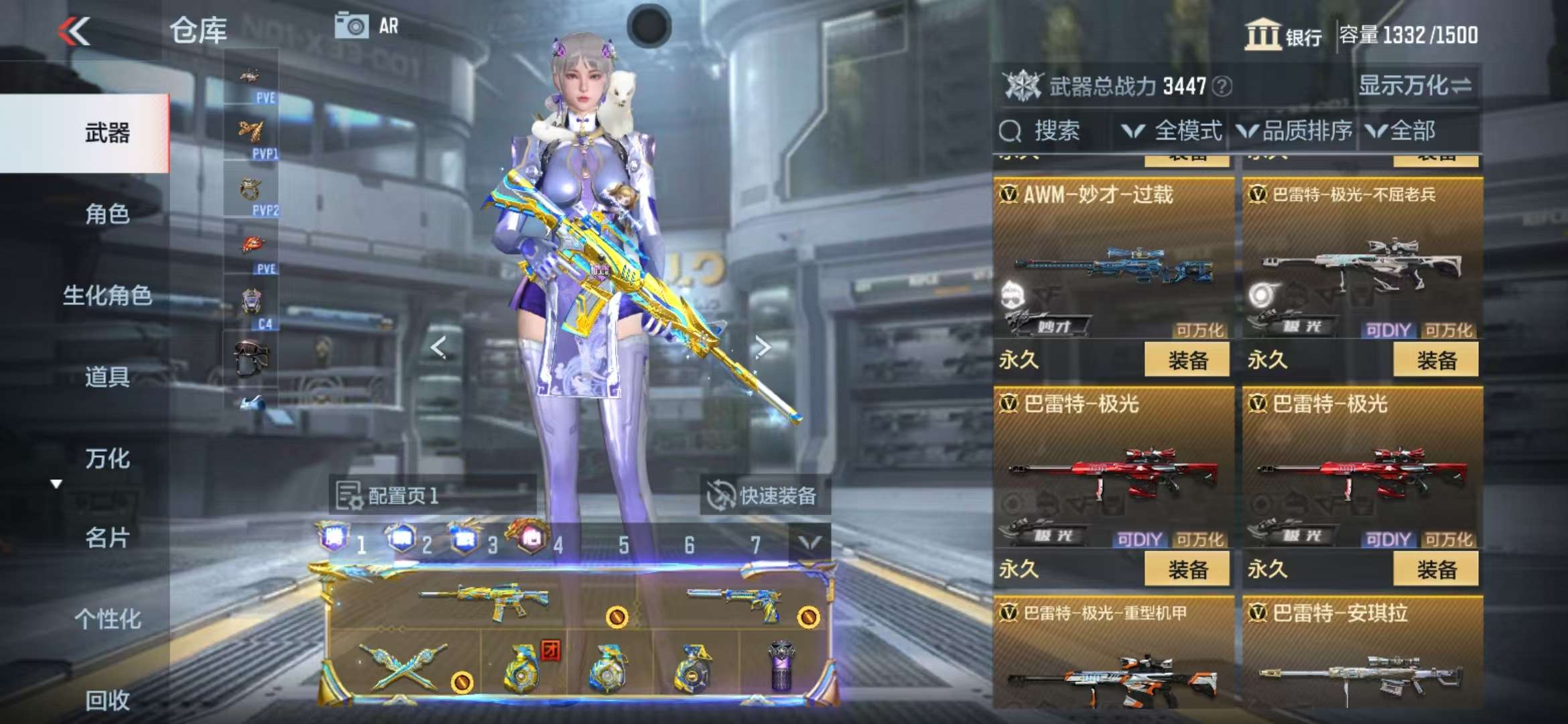Switch to the 生化角色 tab
Image resolution: width=1568 pixels, height=724 pixels.
click(x=107, y=296)
